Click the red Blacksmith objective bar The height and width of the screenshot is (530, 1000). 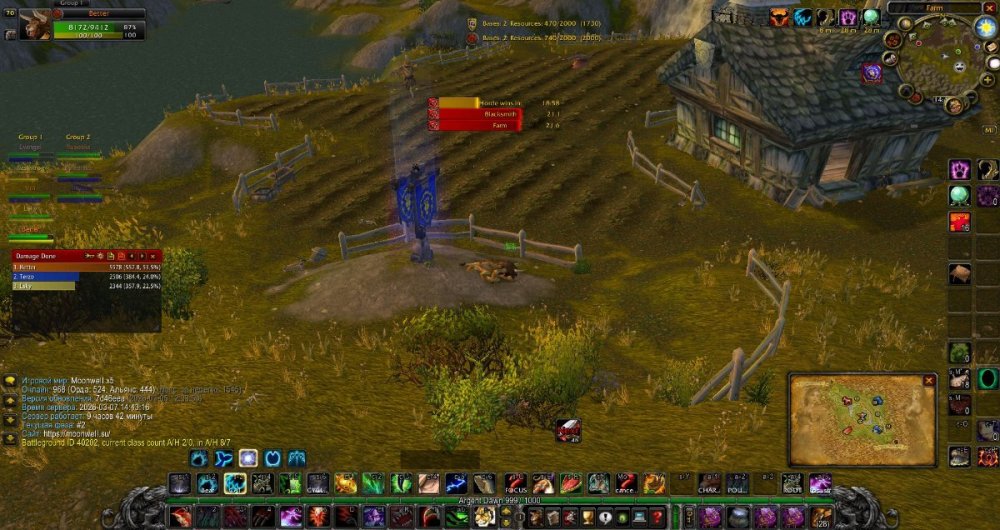tap(475, 114)
